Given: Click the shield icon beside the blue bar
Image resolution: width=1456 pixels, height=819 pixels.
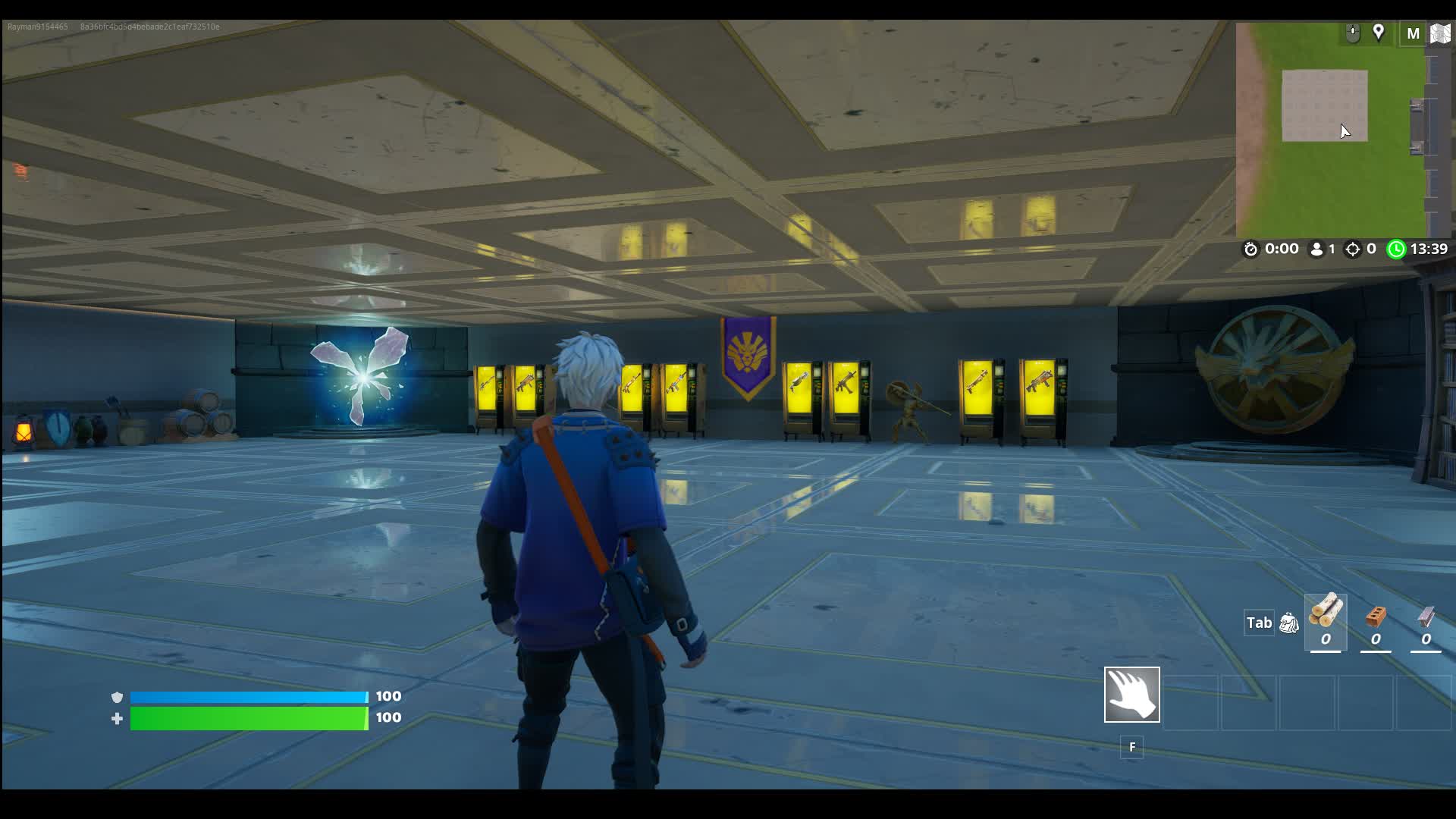Looking at the screenshot, I should pos(117,695).
